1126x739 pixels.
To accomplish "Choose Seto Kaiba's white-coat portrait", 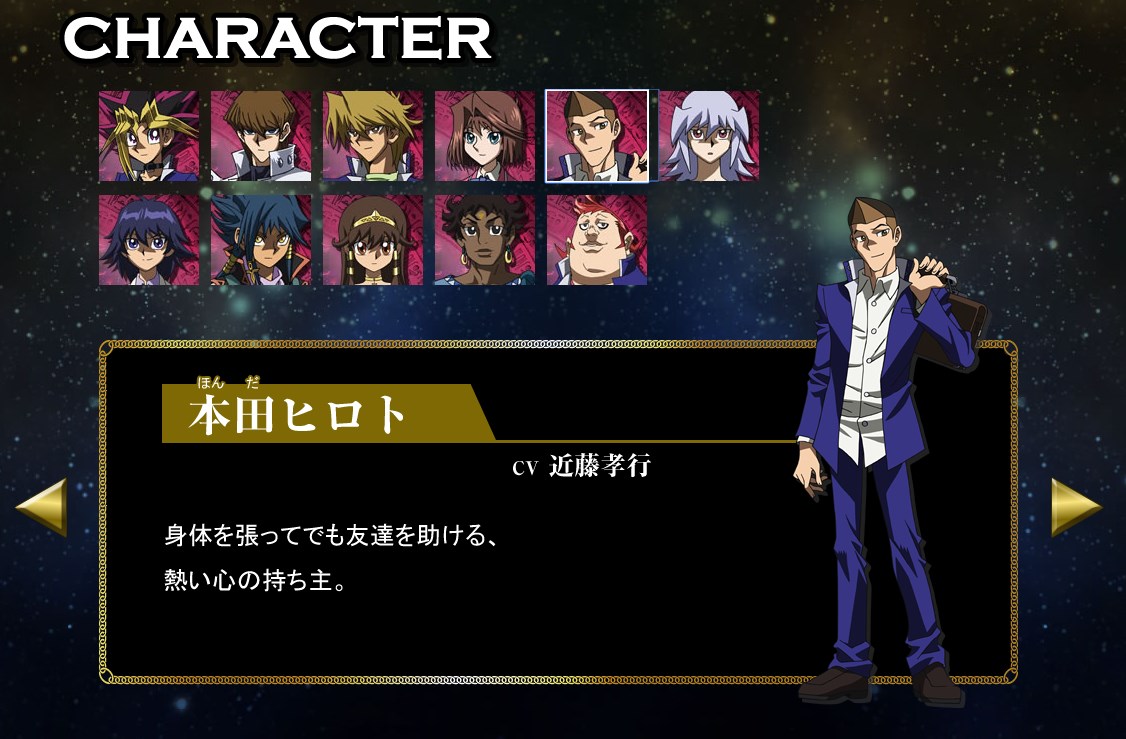I will click(x=261, y=136).
